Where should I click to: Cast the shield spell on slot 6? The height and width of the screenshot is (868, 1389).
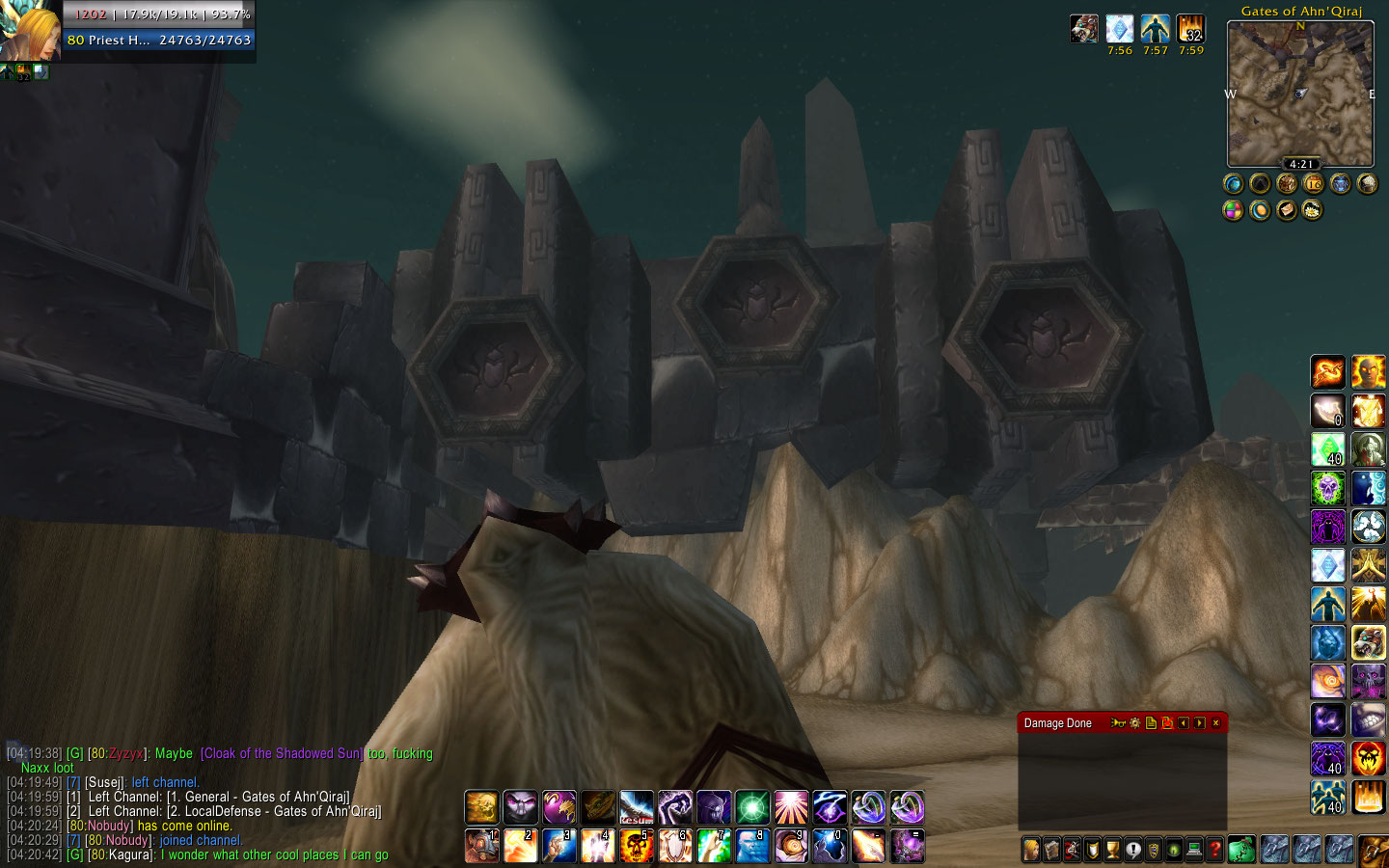(674, 847)
